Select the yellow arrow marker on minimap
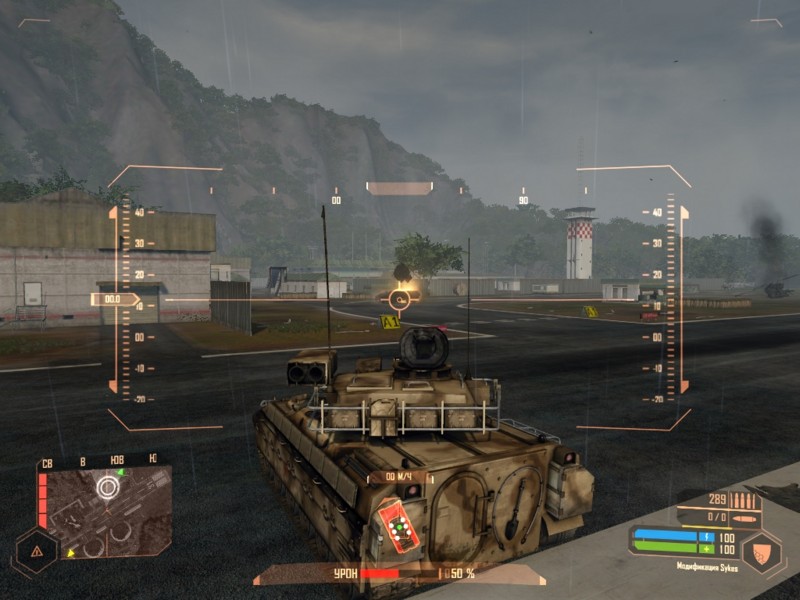800x600 pixels. 70,551
